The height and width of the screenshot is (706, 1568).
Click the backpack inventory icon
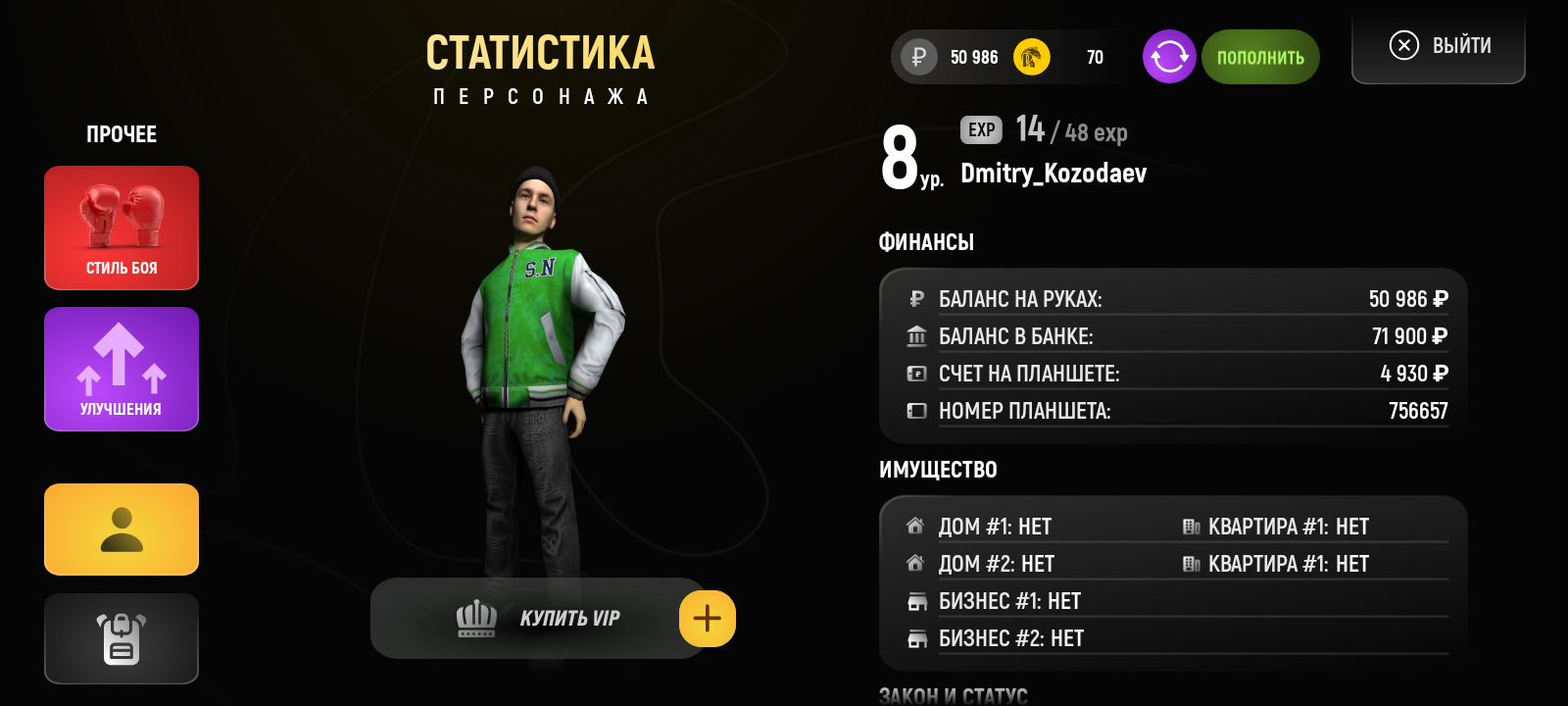pyautogui.click(x=121, y=638)
